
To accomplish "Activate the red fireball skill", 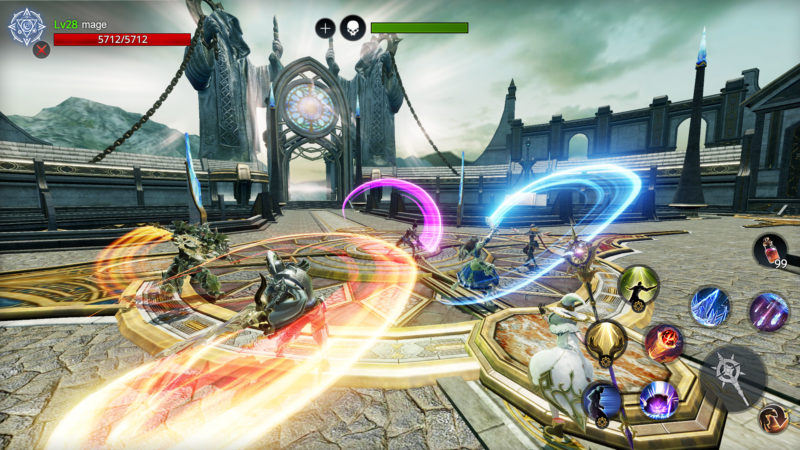I will tap(664, 343).
